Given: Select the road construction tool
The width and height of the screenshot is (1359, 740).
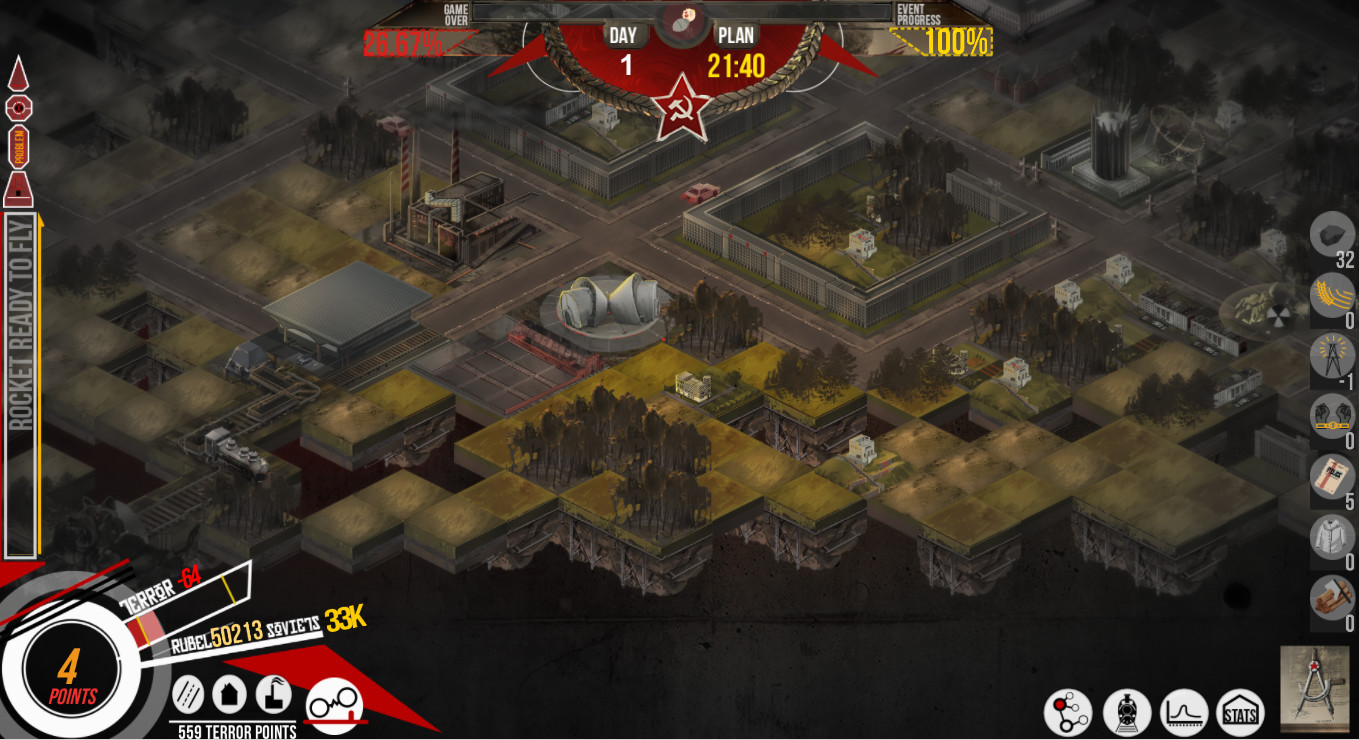Looking at the screenshot, I should click(188, 693).
